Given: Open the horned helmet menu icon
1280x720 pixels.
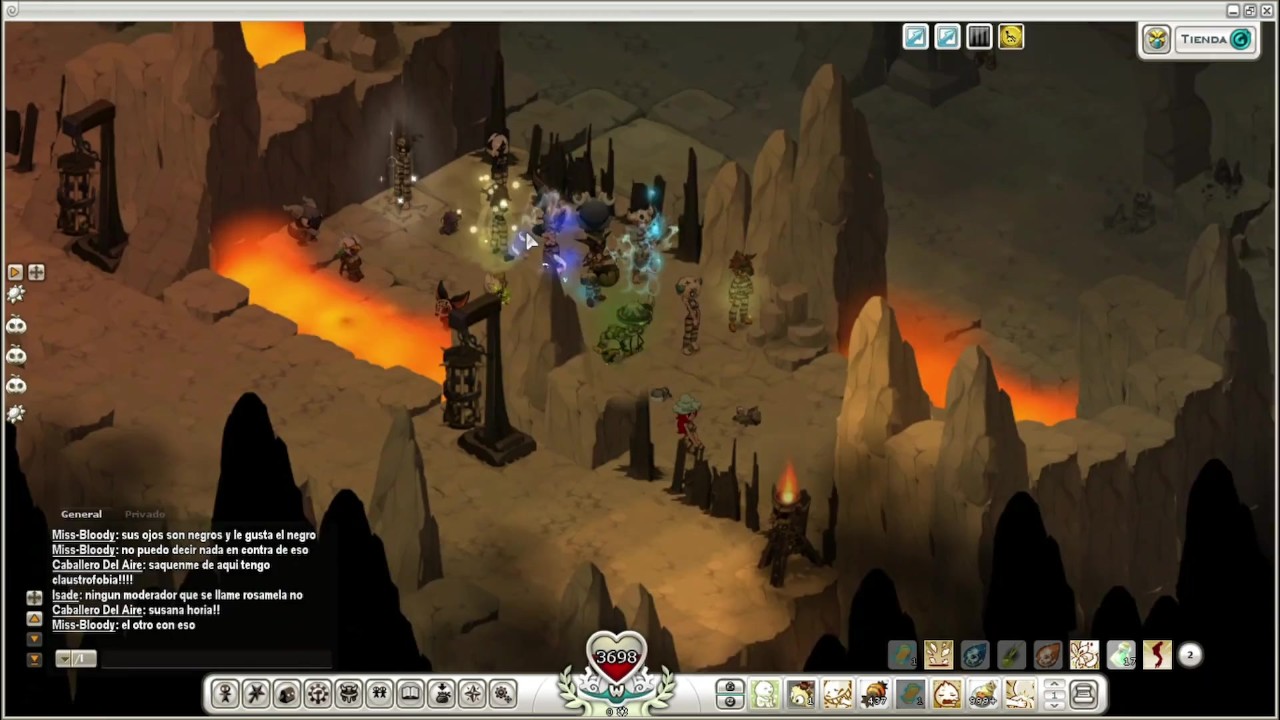Looking at the screenshot, I should (x=349, y=693).
